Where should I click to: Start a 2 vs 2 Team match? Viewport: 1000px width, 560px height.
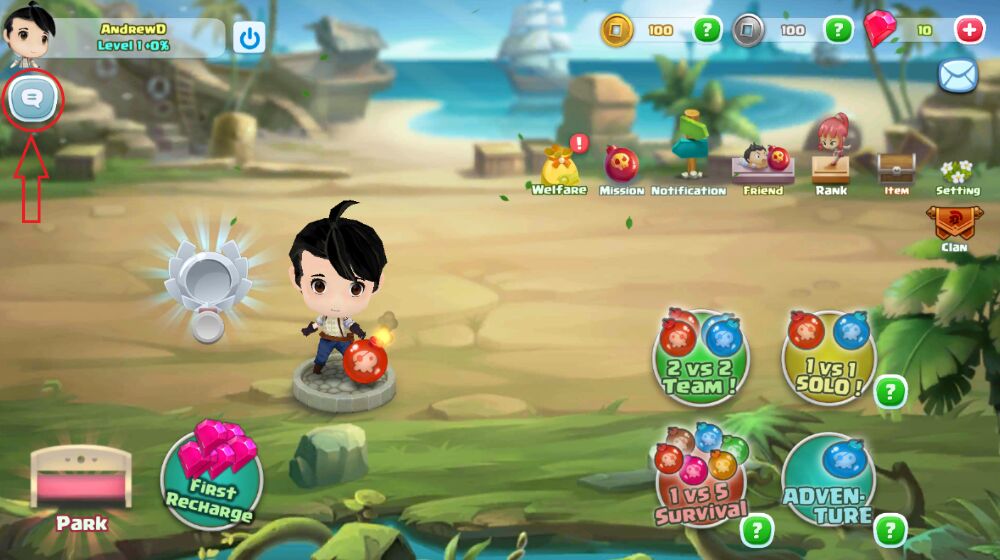(700, 356)
